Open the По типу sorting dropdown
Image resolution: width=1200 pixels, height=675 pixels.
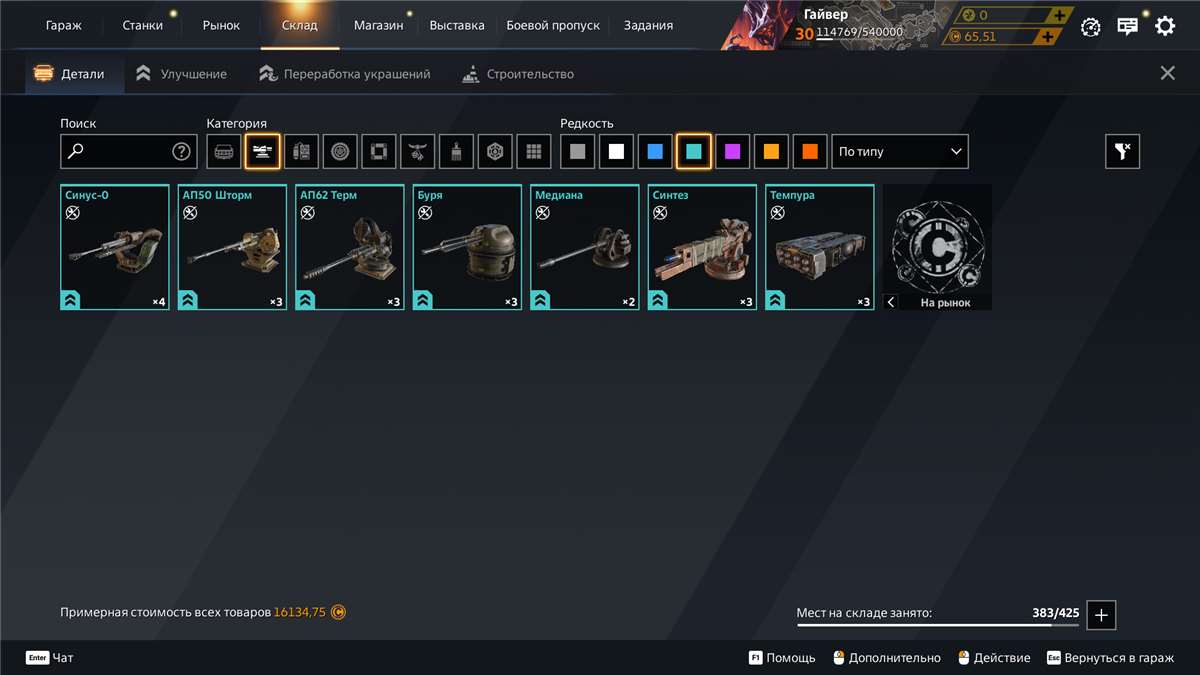click(x=900, y=152)
